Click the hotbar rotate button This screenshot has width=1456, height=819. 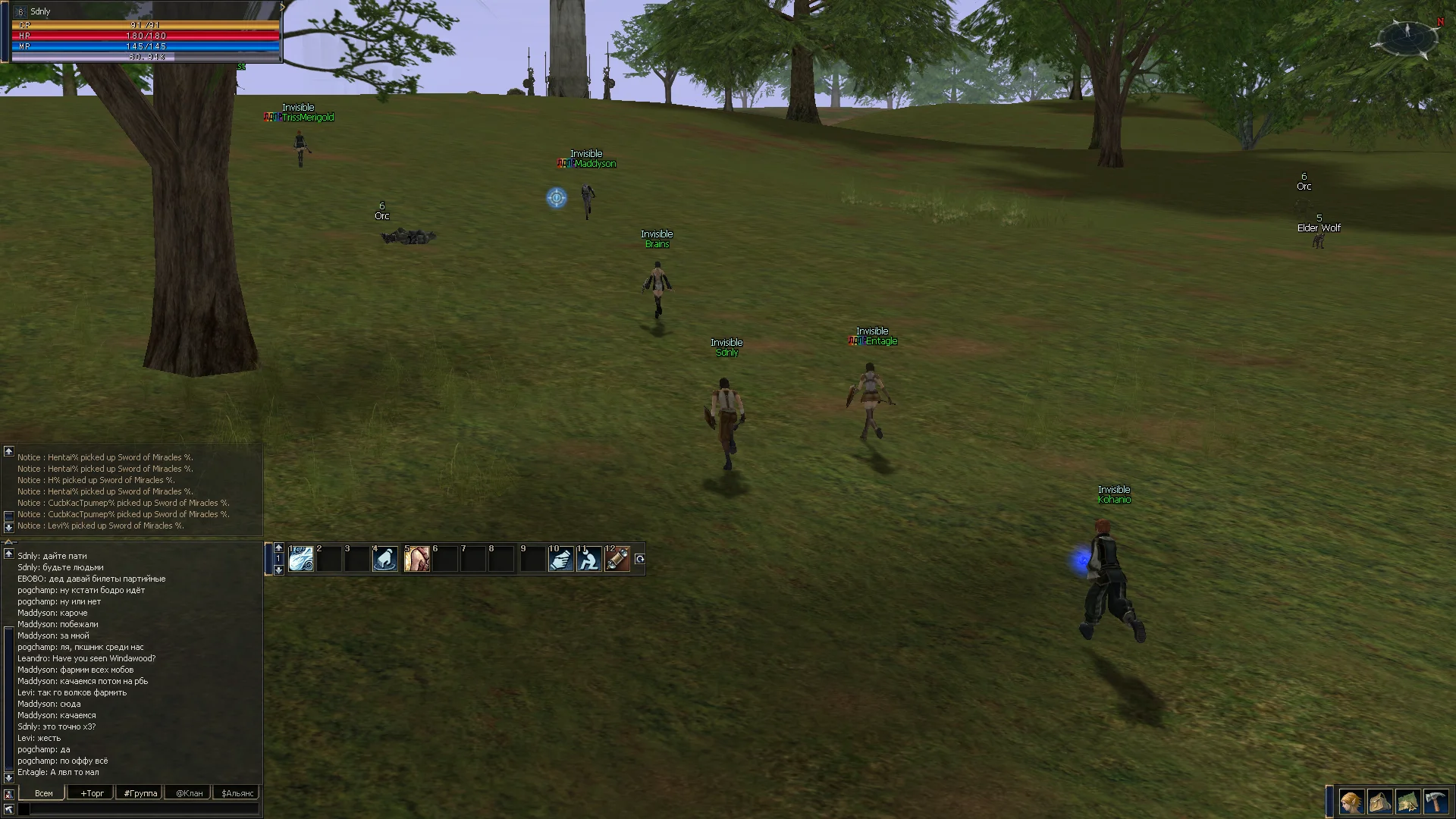click(639, 559)
